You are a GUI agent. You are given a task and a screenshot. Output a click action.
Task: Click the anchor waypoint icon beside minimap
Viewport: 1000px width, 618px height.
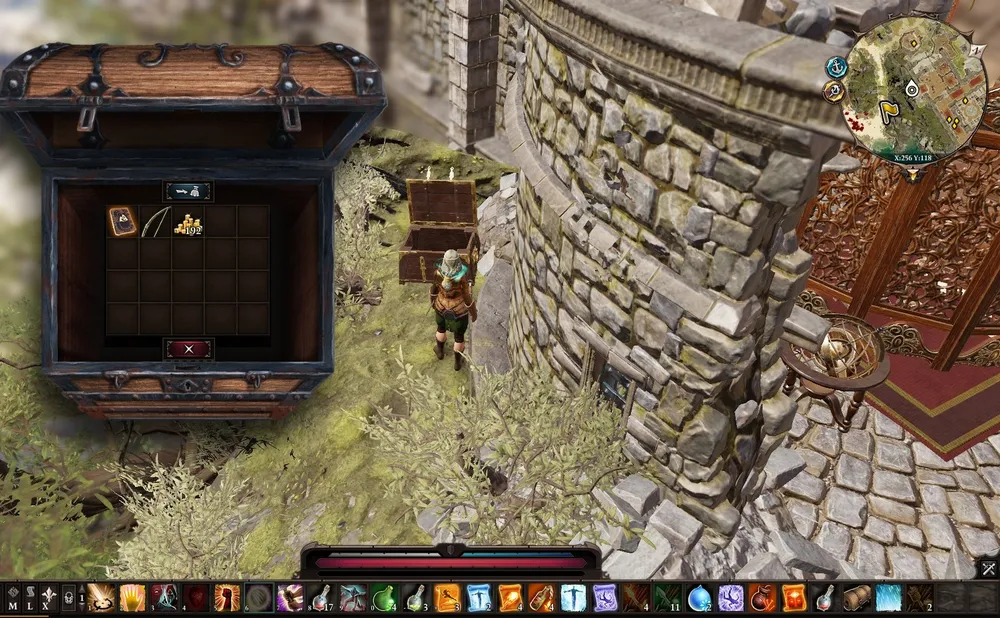click(832, 66)
